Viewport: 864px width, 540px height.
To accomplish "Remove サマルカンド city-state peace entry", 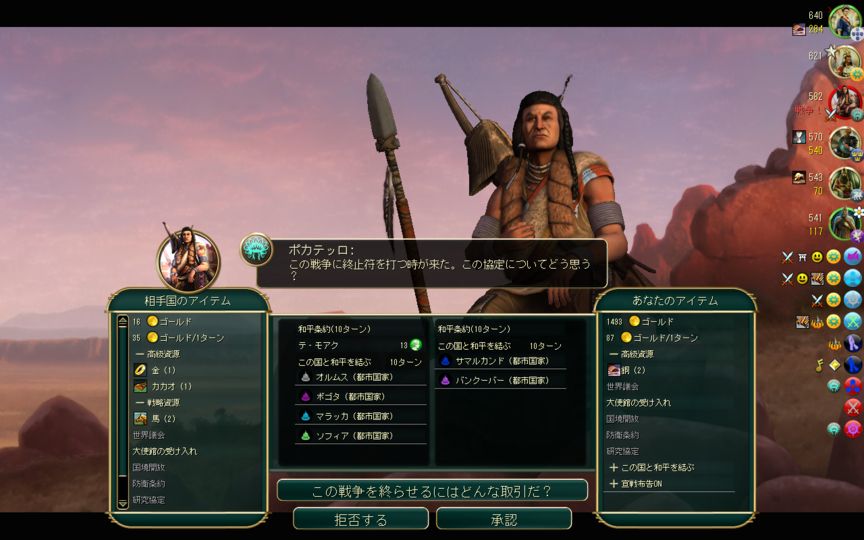I will point(488,361).
